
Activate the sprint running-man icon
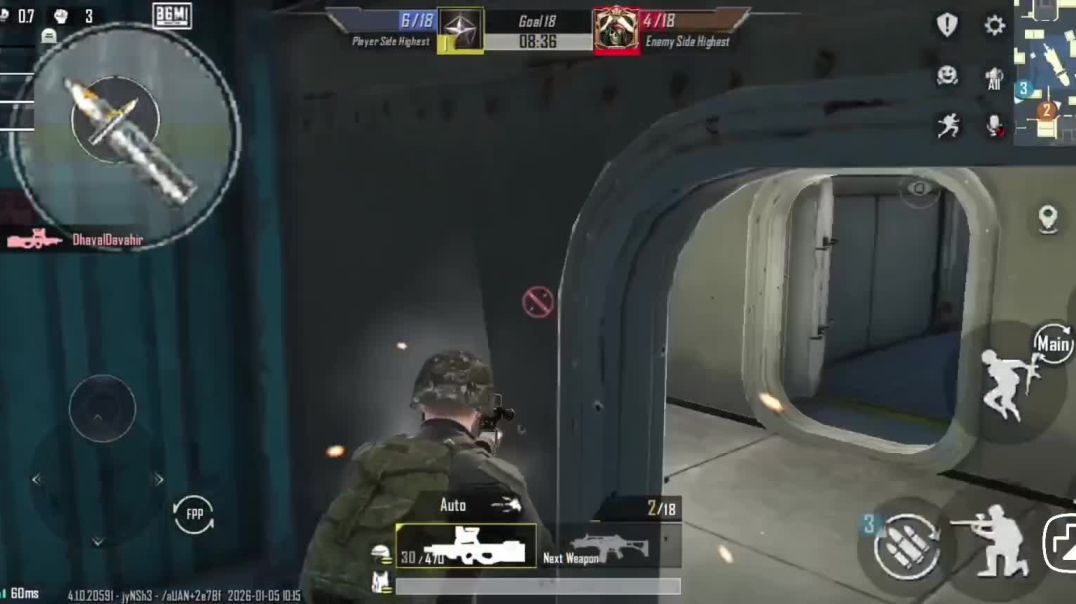coord(948,125)
